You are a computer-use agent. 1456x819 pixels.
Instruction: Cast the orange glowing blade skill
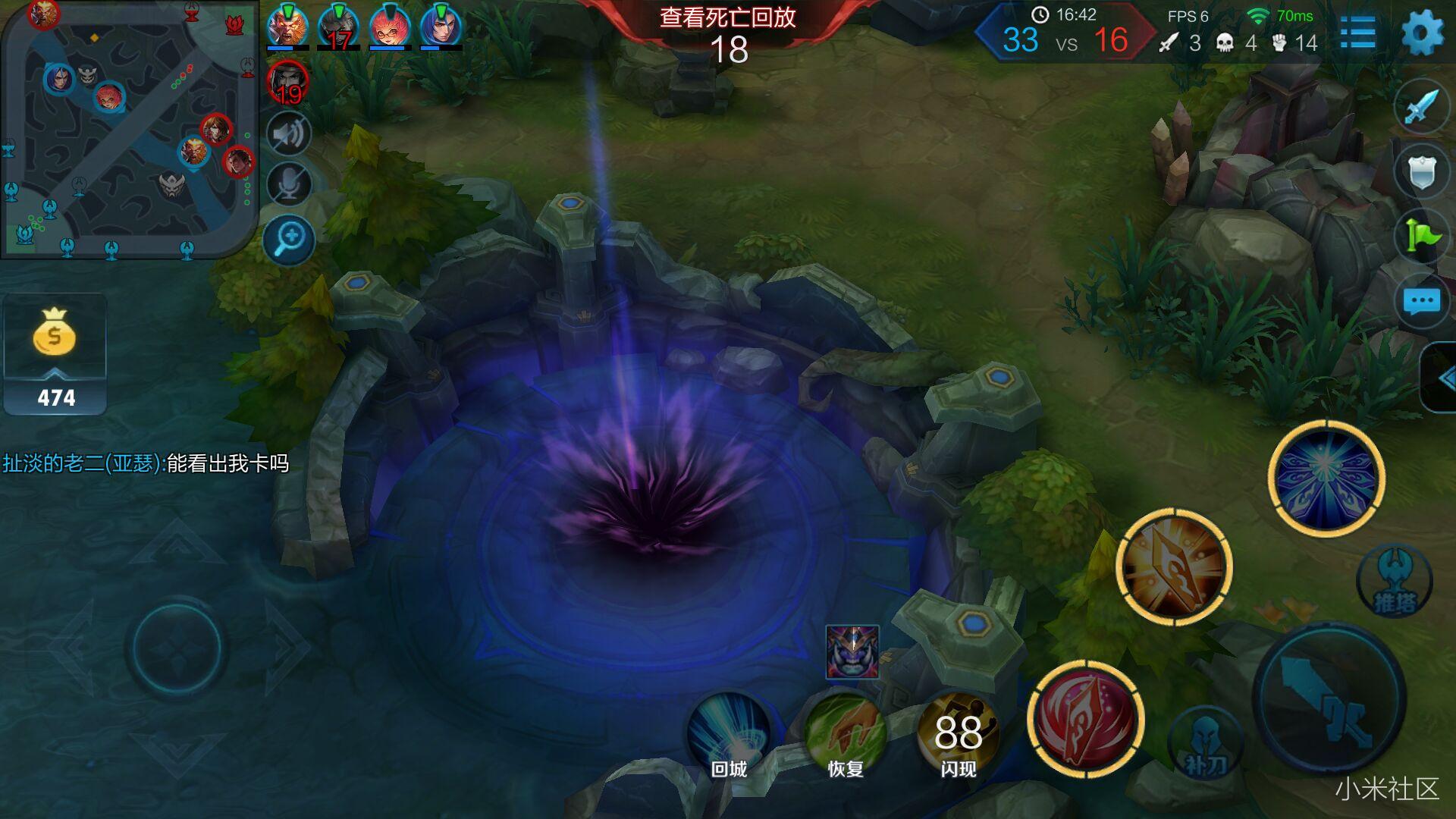point(1174,566)
